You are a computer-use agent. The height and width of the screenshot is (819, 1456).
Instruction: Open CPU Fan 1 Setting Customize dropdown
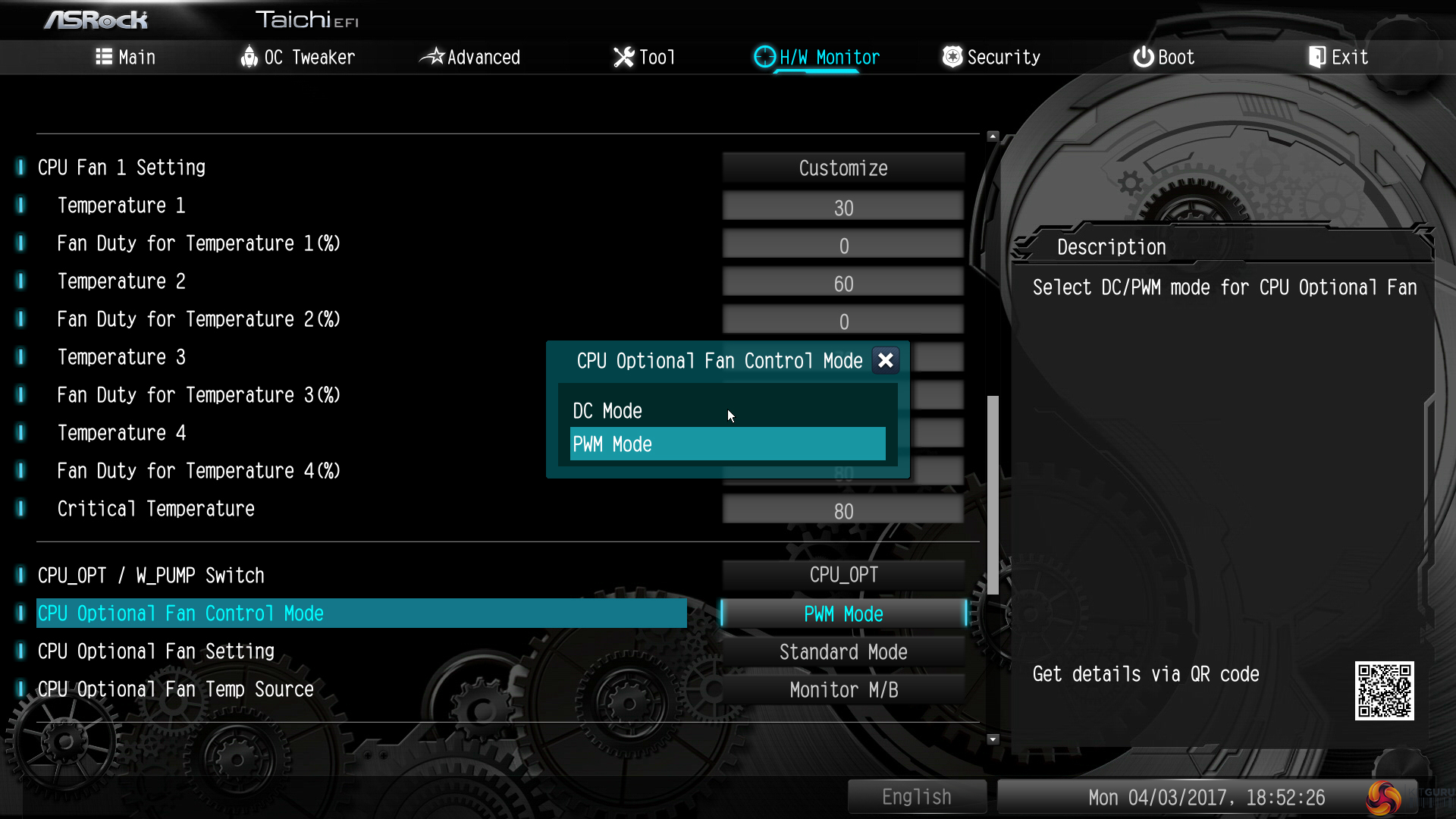(x=843, y=168)
